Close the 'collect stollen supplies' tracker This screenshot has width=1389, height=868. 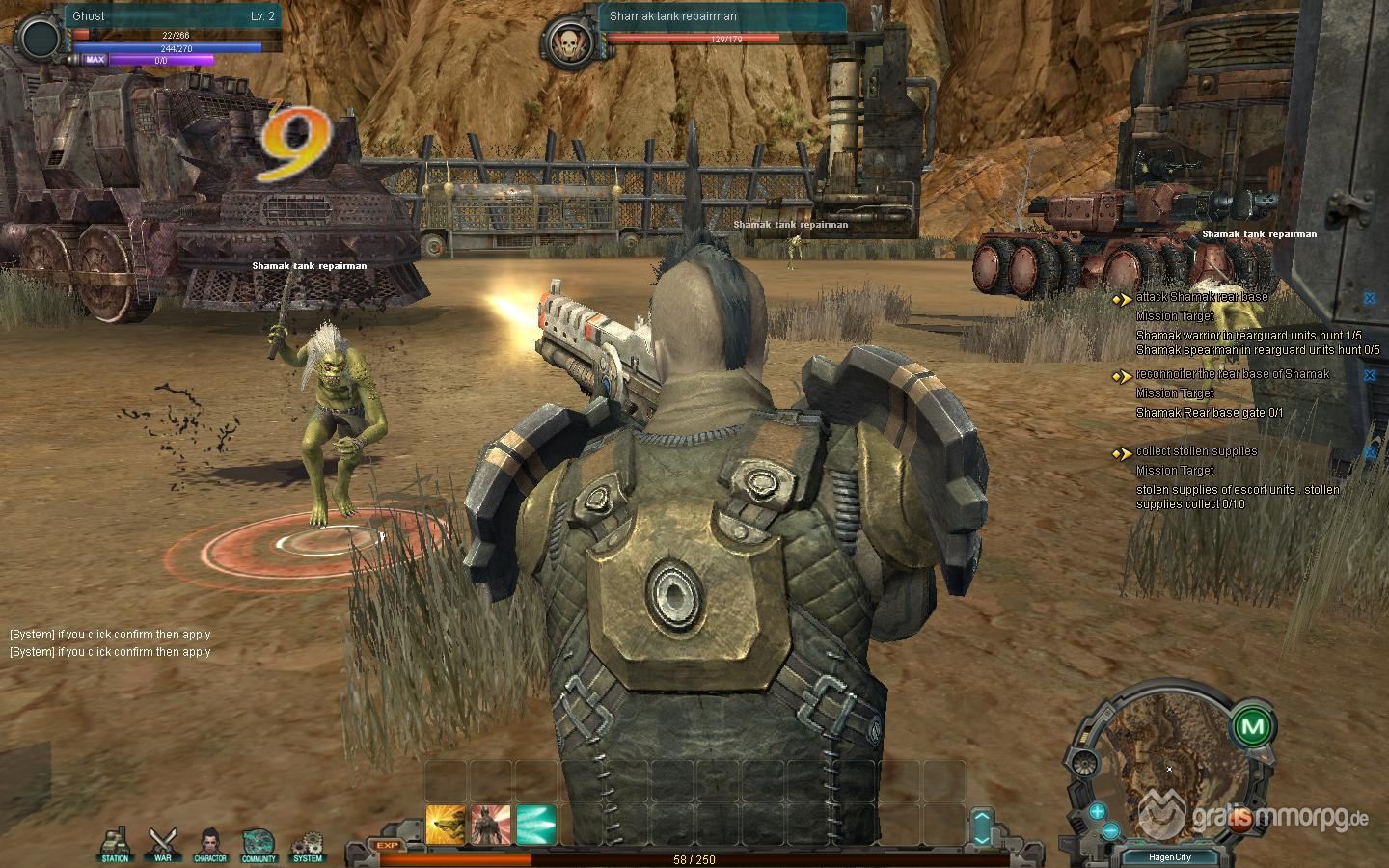1369,452
